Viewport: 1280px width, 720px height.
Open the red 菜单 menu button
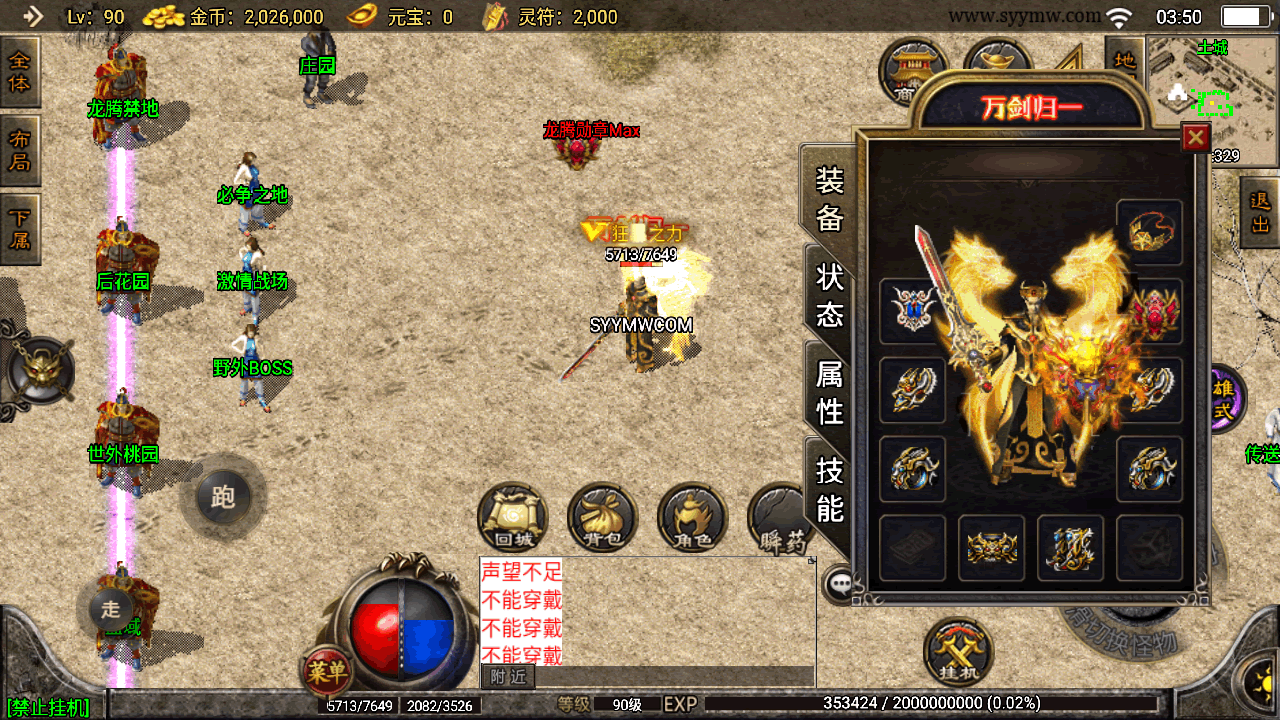coord(326,672)
